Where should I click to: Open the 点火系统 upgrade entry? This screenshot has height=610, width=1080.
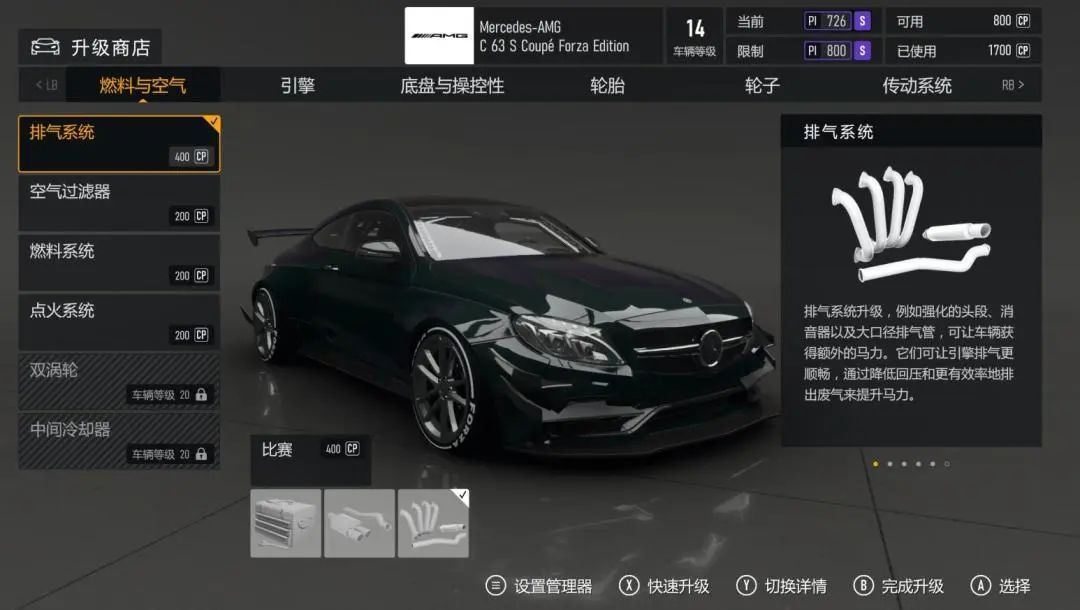pyautogui.click(x=119, y=322)
